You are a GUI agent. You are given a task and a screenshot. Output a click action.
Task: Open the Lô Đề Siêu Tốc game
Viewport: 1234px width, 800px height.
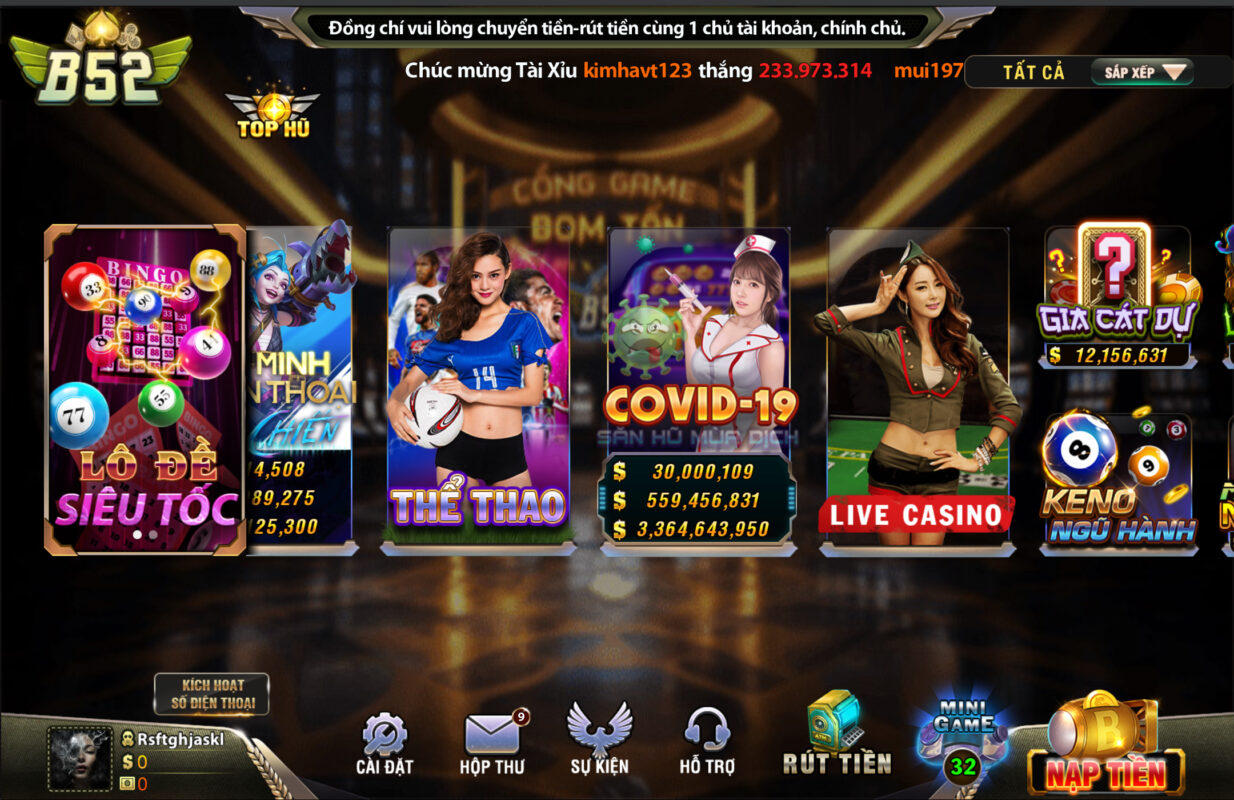pos(145,390)
